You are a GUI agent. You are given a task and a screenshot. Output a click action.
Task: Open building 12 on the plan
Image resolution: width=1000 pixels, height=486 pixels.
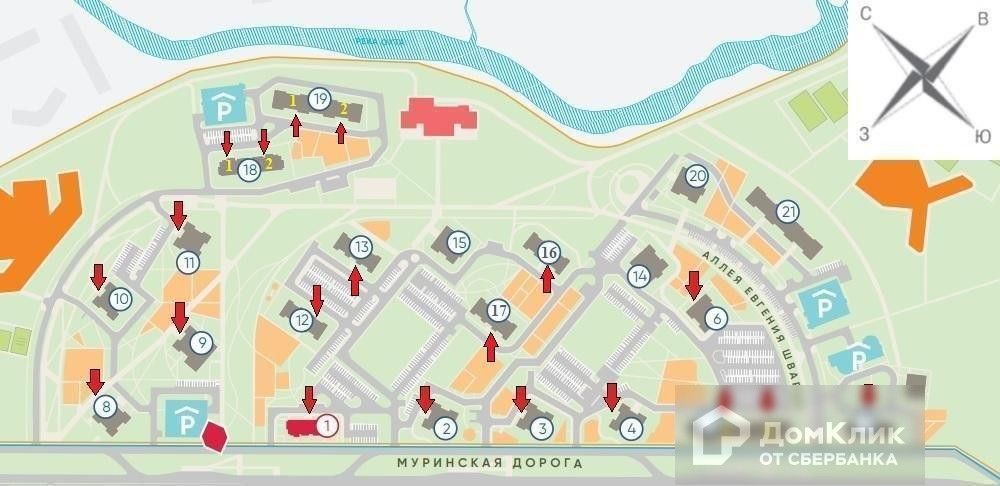(x=302, y=321)
